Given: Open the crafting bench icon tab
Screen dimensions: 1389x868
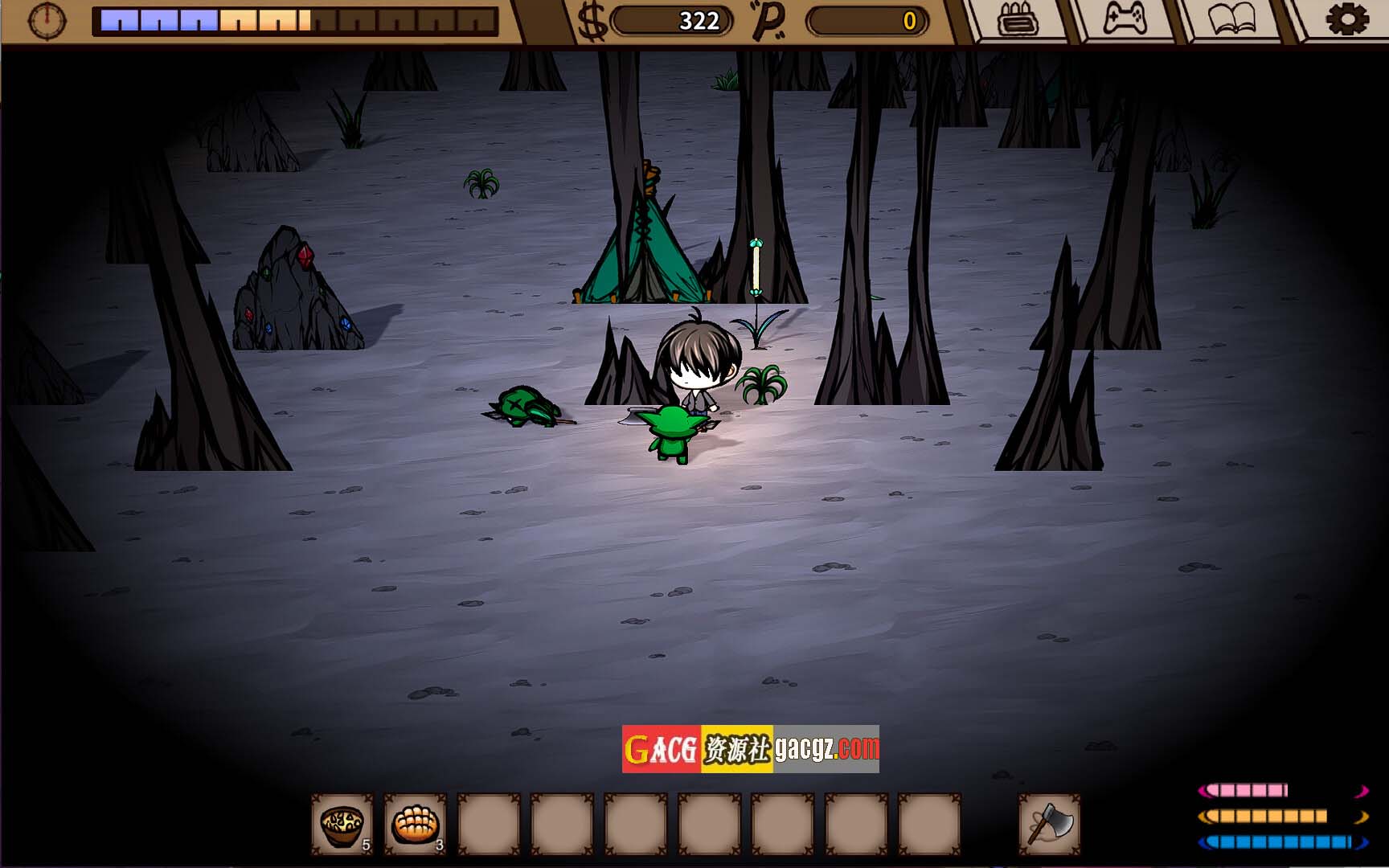Looking at the screenshot, I should [1018, 19].
